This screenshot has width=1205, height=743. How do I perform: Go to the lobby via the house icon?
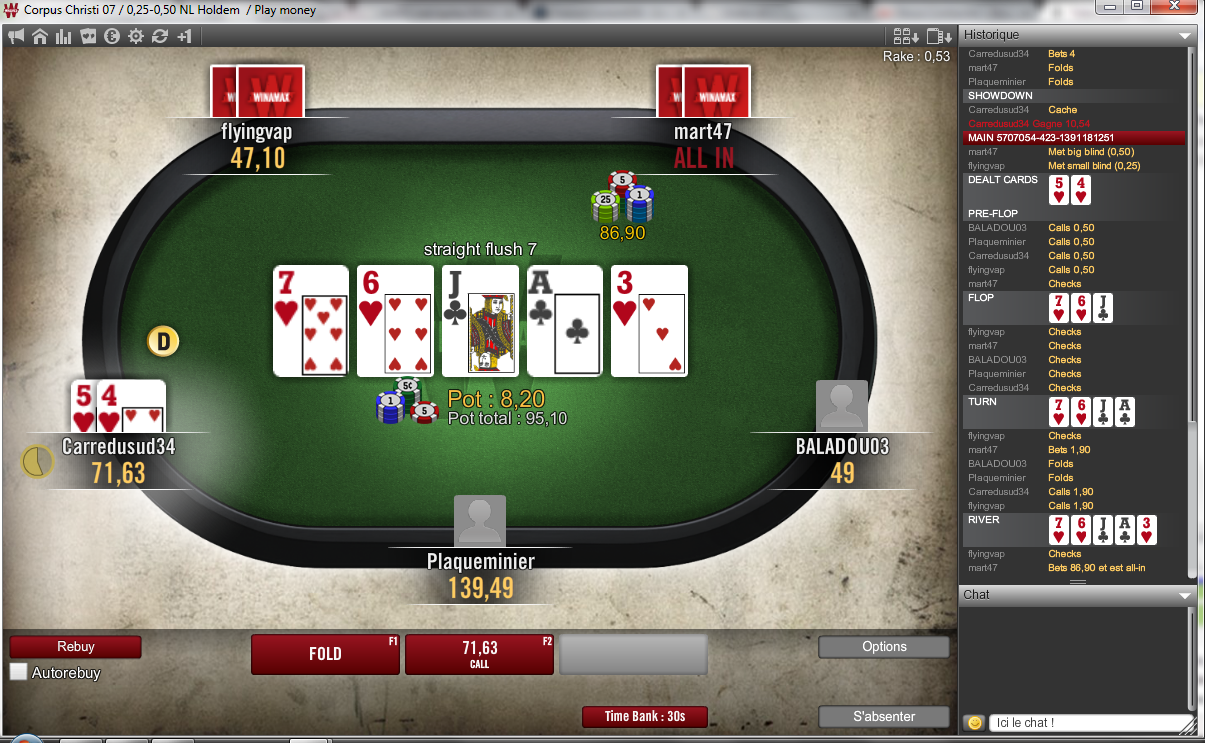40,36
